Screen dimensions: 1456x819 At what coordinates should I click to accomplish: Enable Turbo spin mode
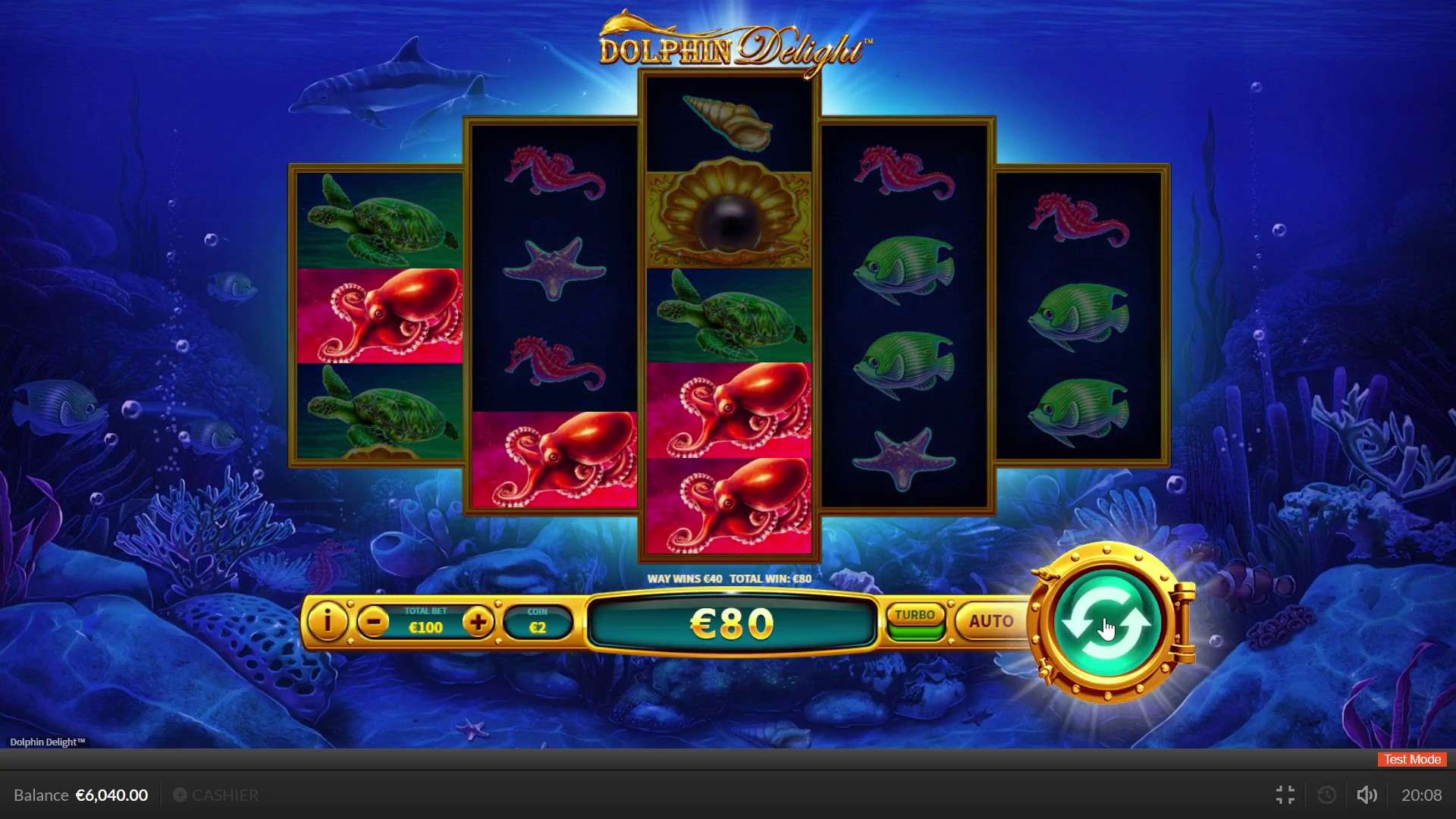[x=915, y=617]
